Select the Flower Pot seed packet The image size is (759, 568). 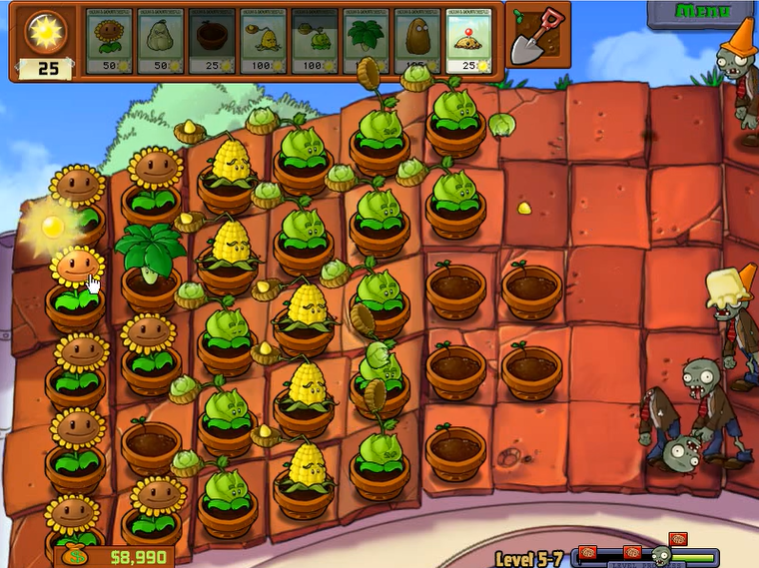click(x=211, y=41)
